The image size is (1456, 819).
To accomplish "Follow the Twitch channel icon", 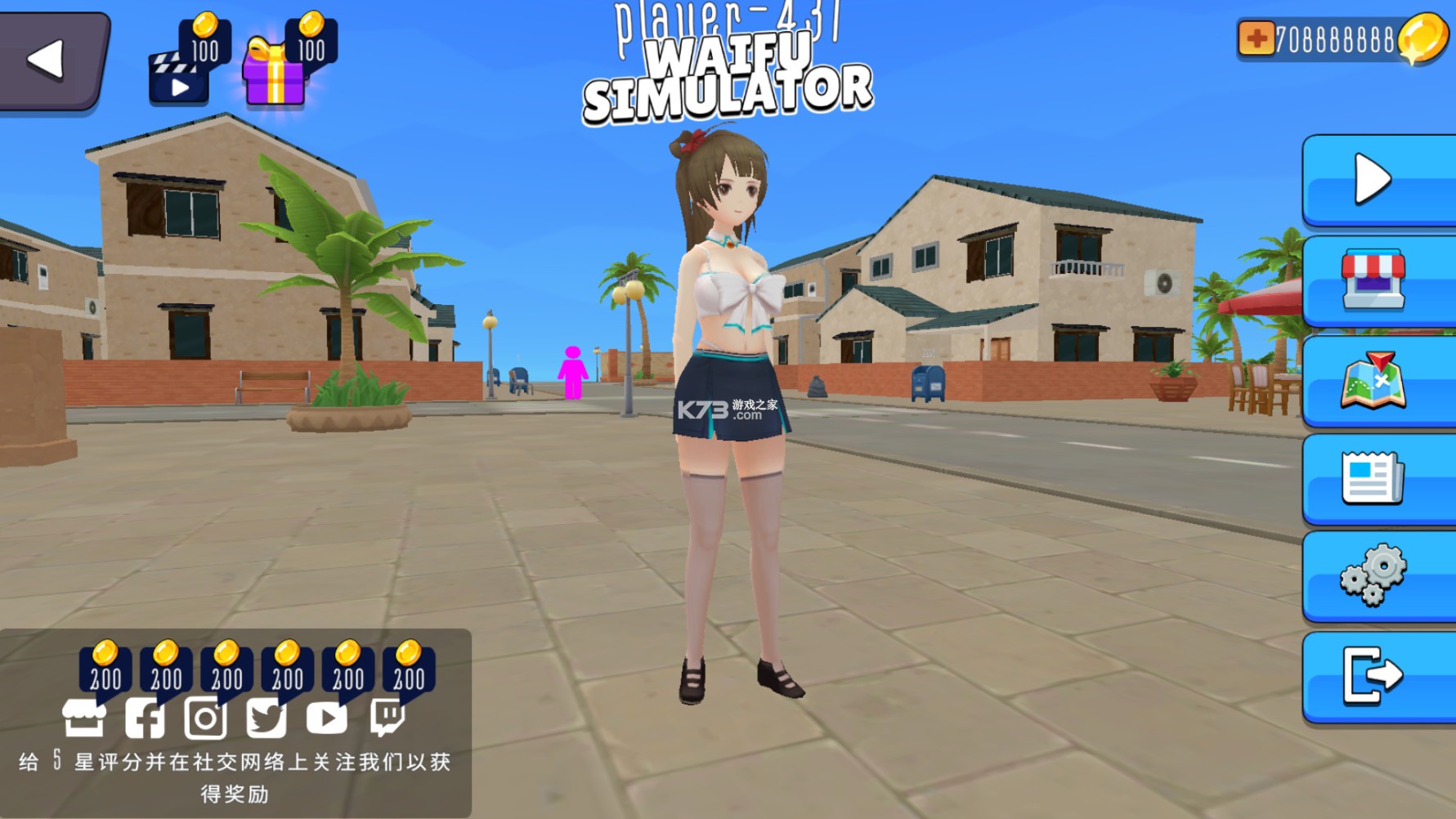I will pos(388,718).
